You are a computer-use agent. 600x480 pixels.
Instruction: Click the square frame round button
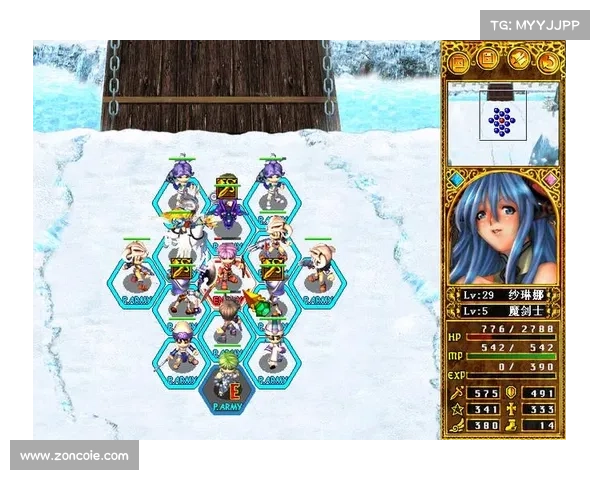(457, 63)
